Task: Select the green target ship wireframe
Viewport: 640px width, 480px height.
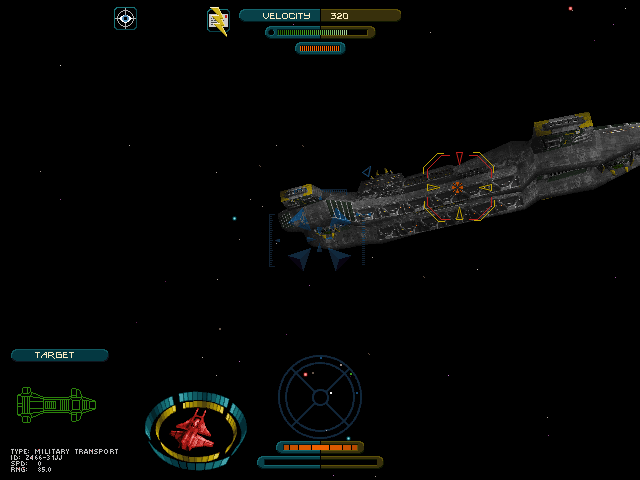Action: [x=56, y=405]
